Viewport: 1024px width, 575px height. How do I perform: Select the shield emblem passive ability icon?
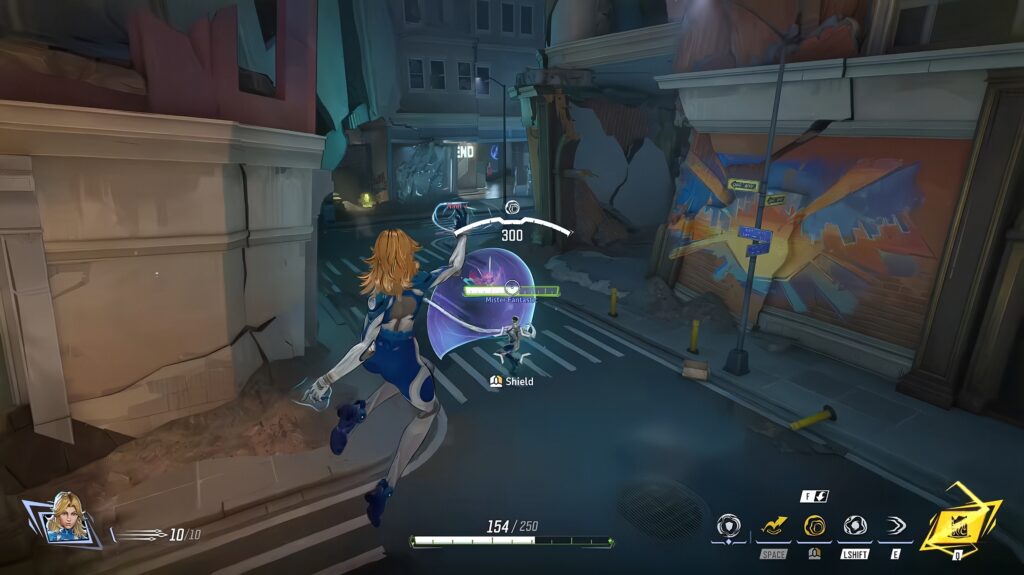[728, 526]
